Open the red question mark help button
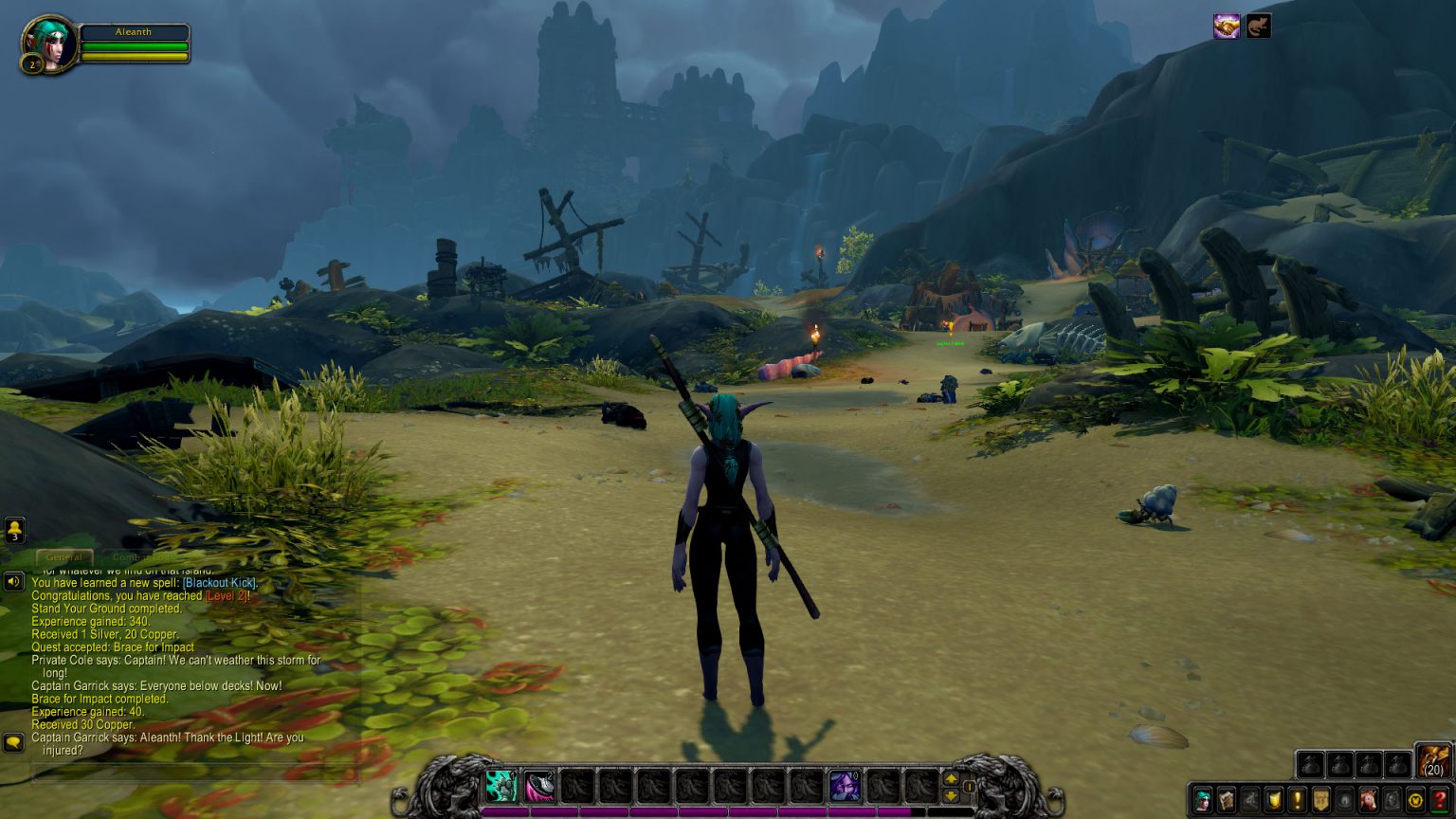Image resolution: width=1456 pixels, height=819 pixels. 1439,799
